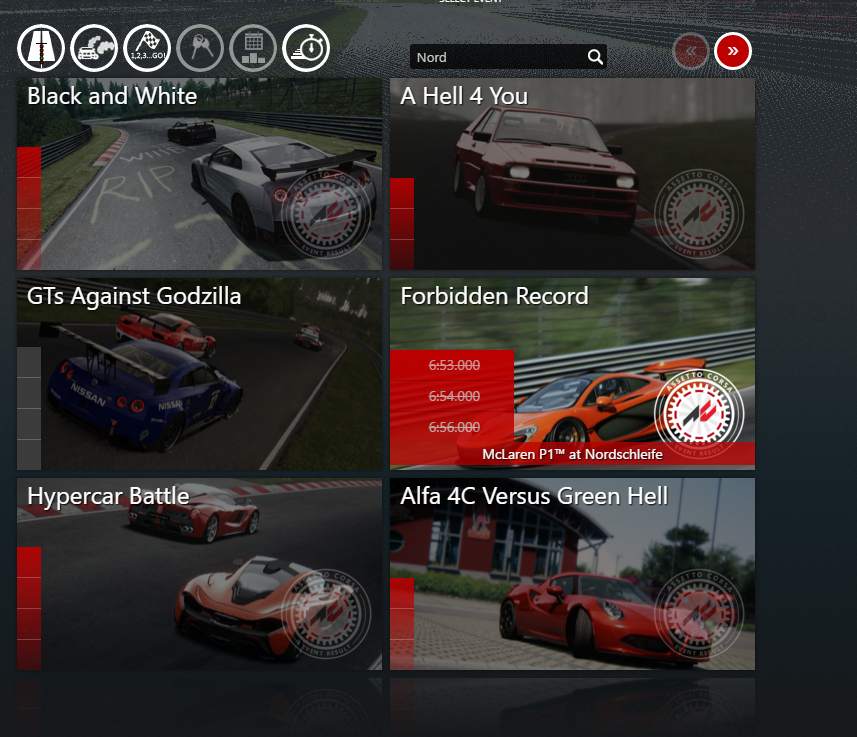Image resolution: width=857 pixels, height=737 pixels.
Task: Select the calendar podium filter icon
Action: 253,48
